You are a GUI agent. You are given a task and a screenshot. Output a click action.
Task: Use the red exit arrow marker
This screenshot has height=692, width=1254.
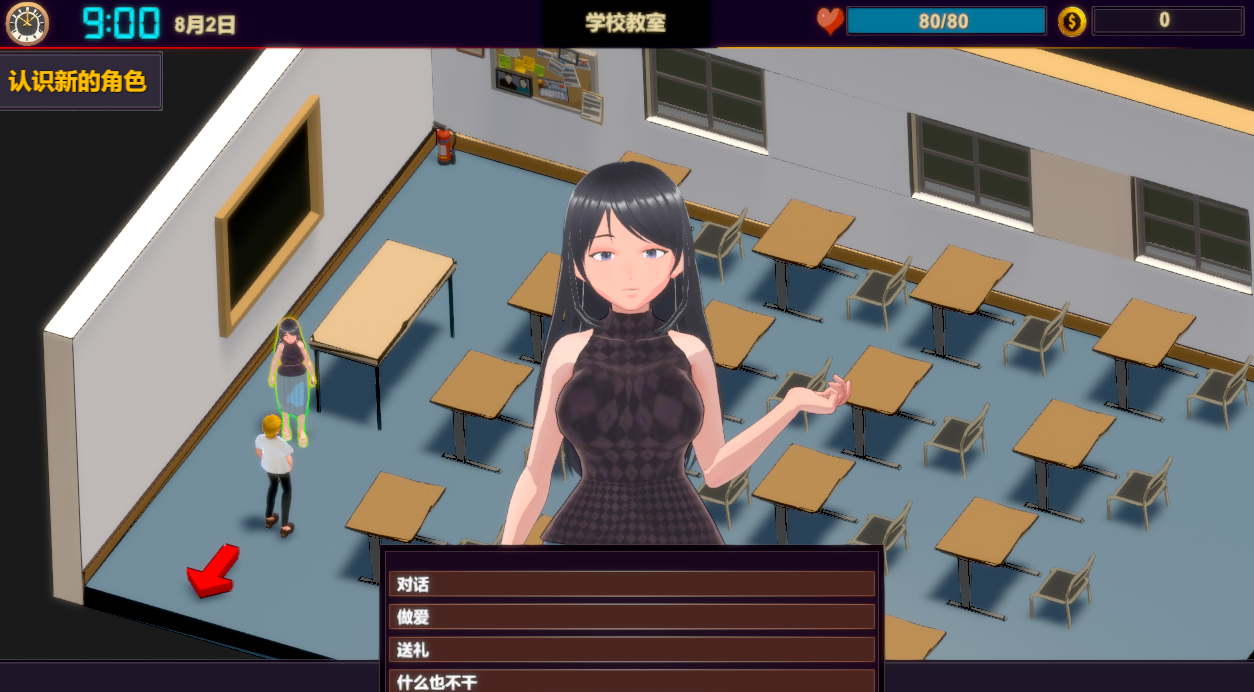coord(212,573)
